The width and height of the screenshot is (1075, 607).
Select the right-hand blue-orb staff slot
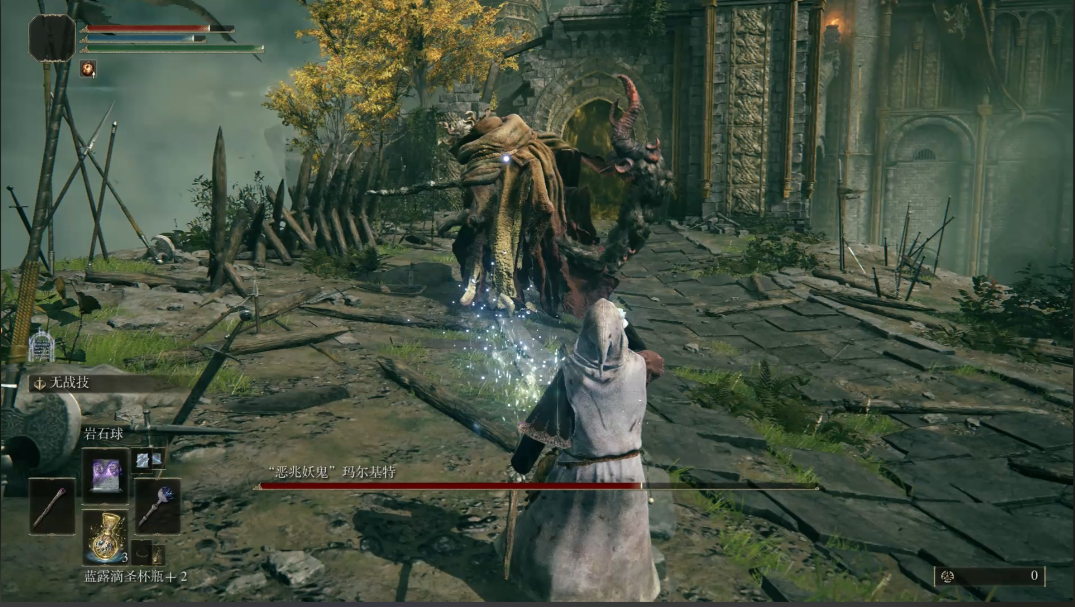pos(158,505)
